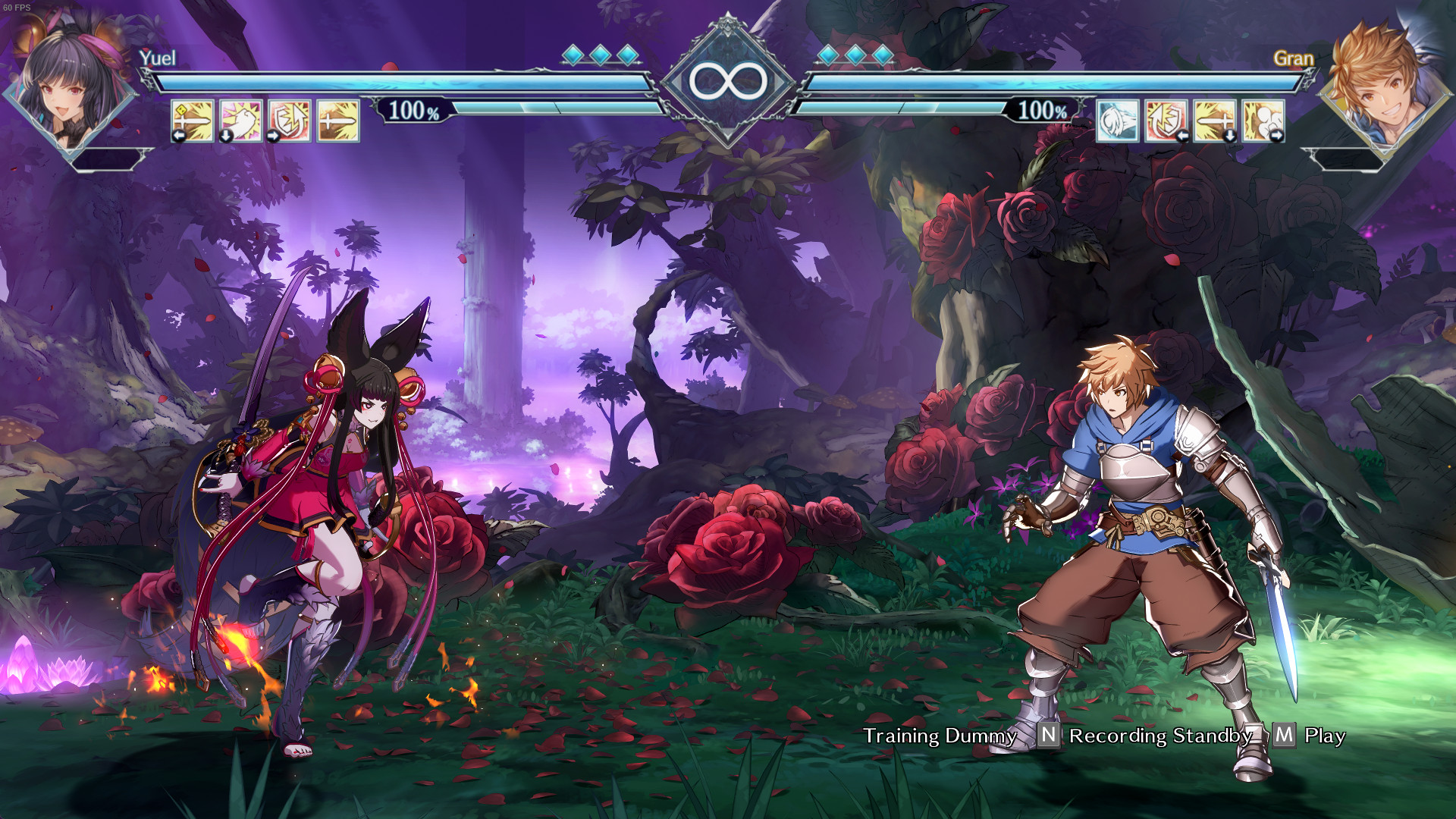The image size is (1456, 819).
Task: Select Gran's red shield uppercut skill
Action: coord(1166,121)
